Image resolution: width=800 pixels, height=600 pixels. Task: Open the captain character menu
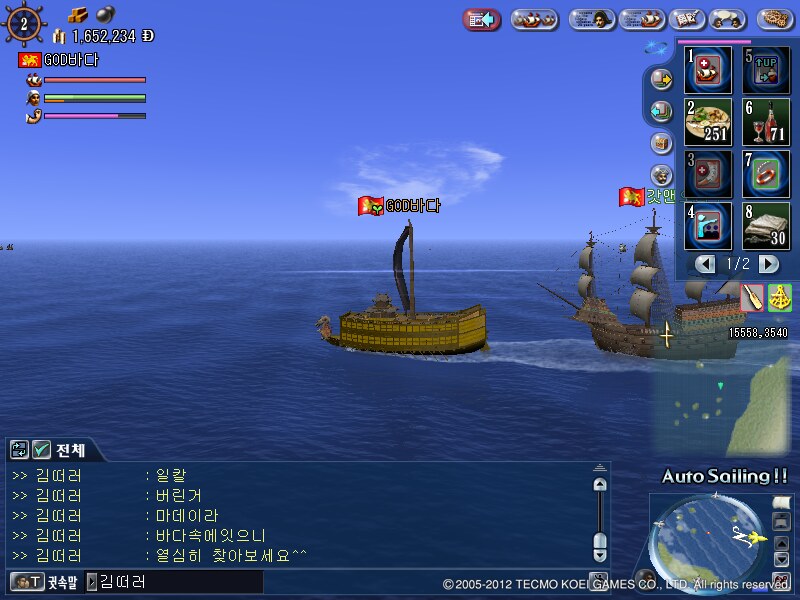[592, 19]
